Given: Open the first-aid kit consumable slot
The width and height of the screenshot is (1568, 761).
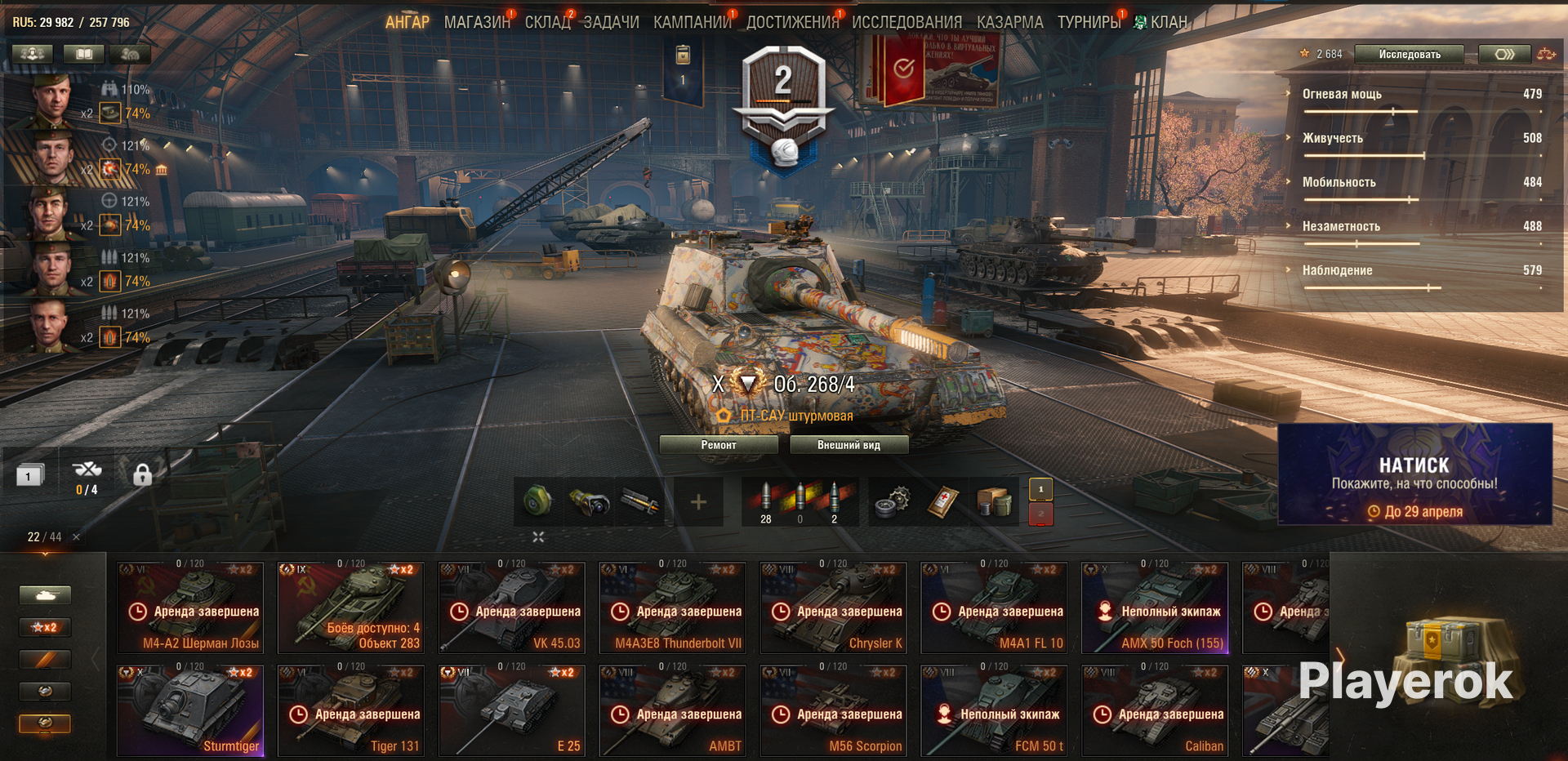Looking at the screenshot, I should click(942, 501).
